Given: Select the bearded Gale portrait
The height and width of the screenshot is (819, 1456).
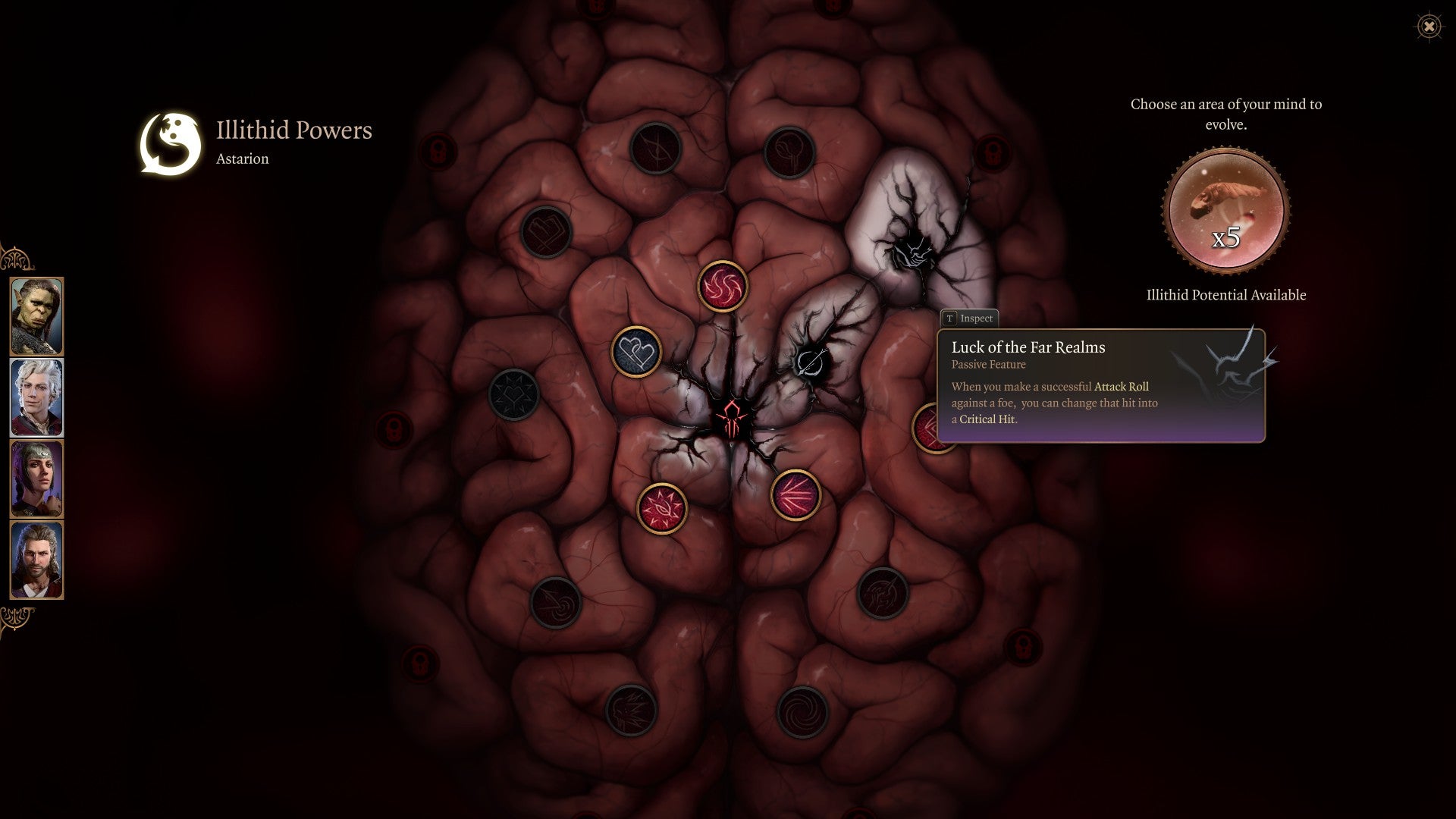Looking at the screenshot, I should [x=36, y=560].
